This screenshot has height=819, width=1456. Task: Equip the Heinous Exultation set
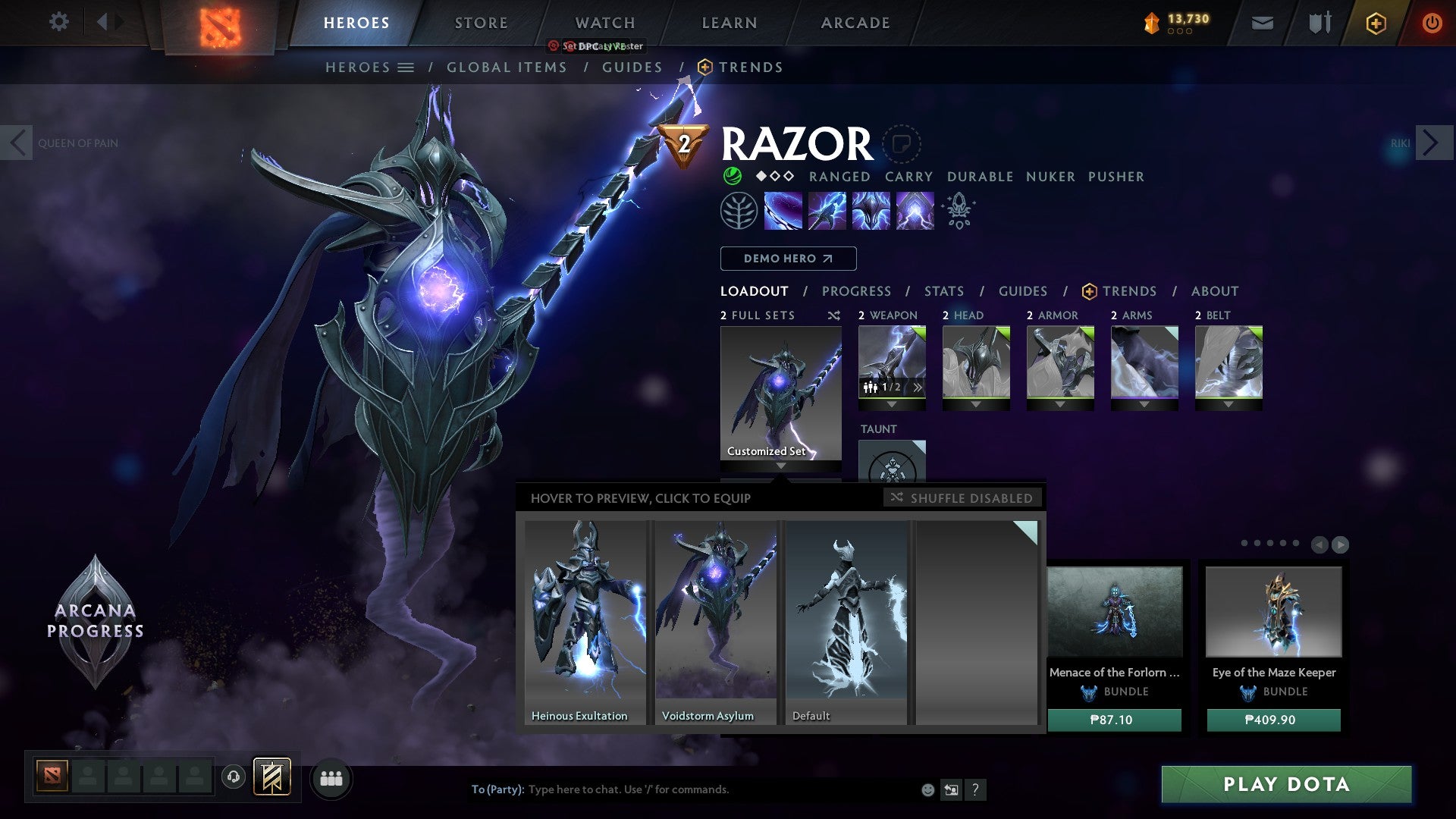click(x=585, y=622)
